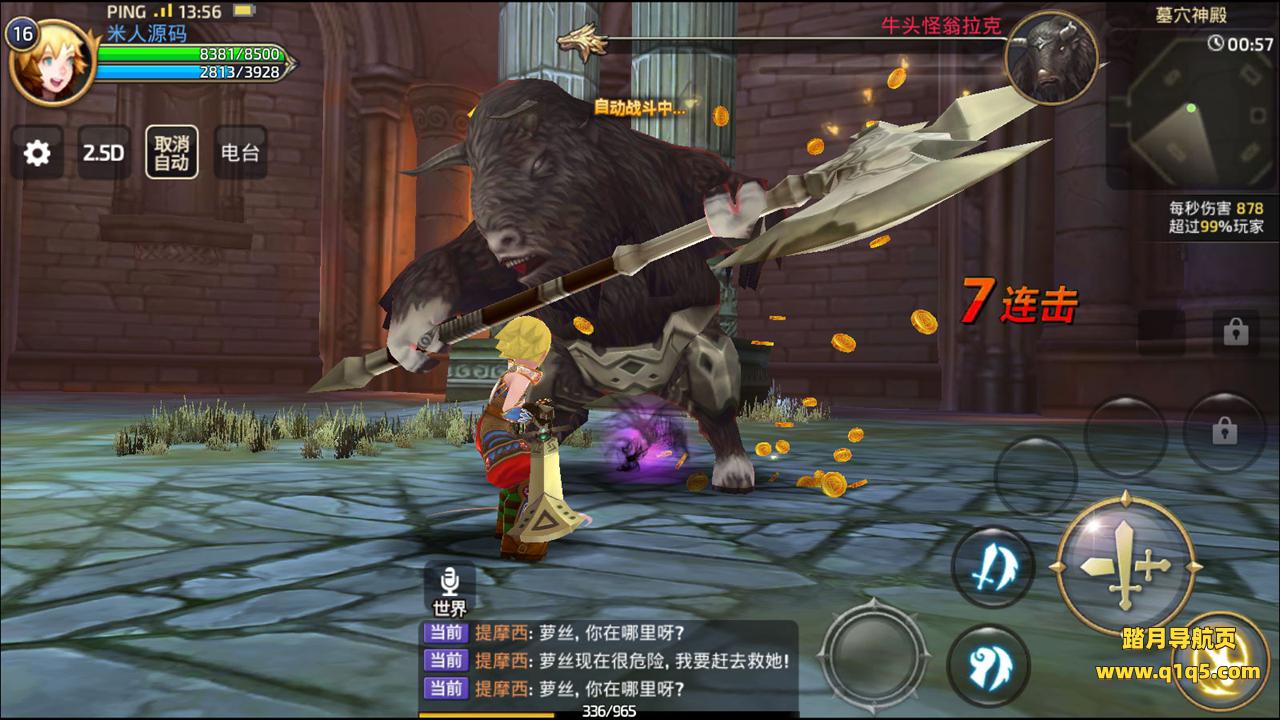This screenshot has height=720, width=1280.
Task: Open the gear settings menu
Action: pos(37,153)
